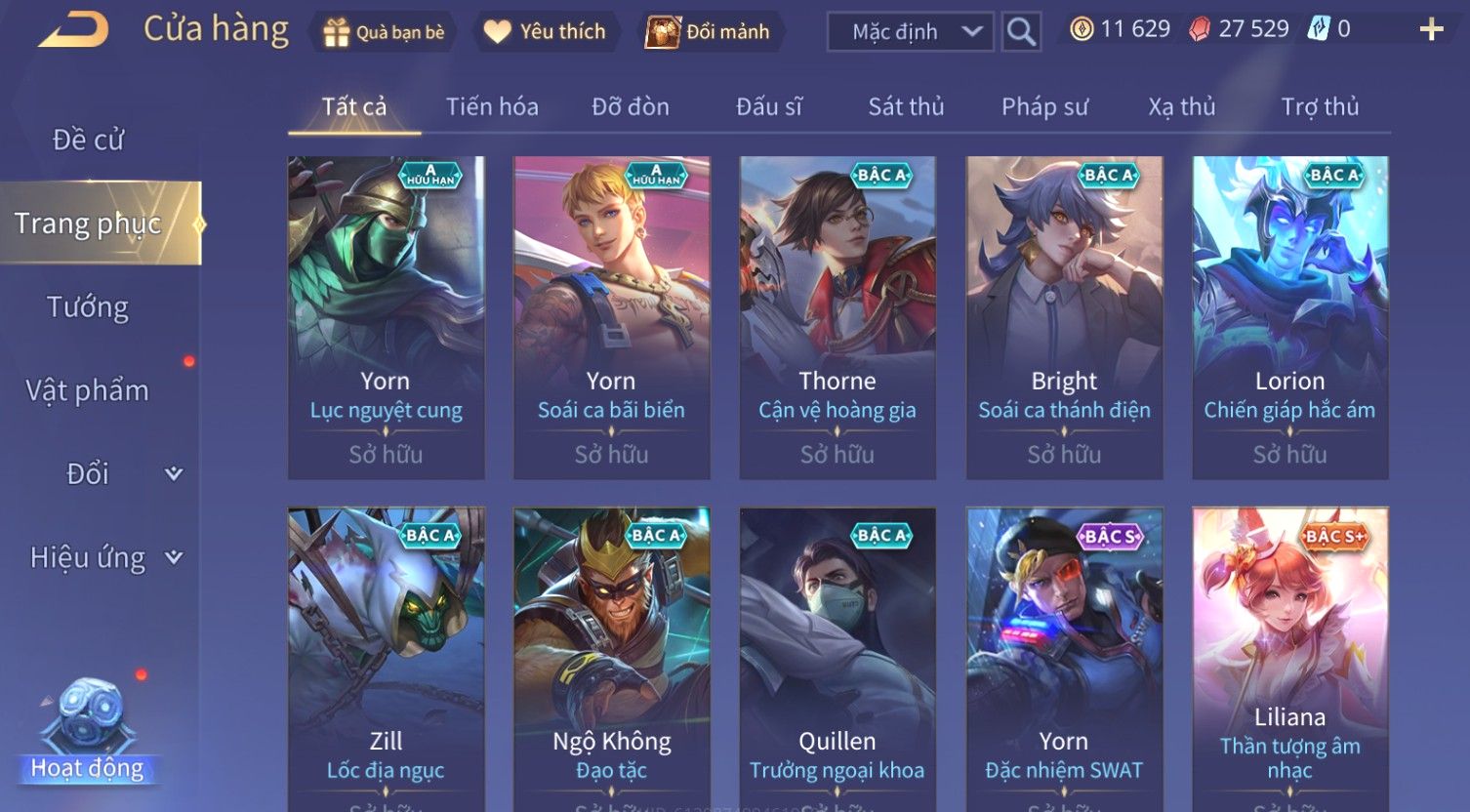Add currency with the plus button

[1431, 30]
